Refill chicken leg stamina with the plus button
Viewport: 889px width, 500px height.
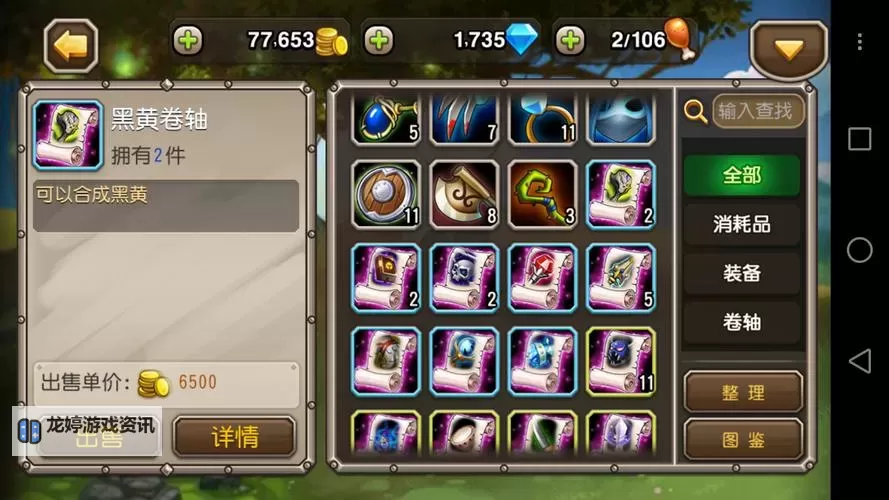[x=570, y=40]
